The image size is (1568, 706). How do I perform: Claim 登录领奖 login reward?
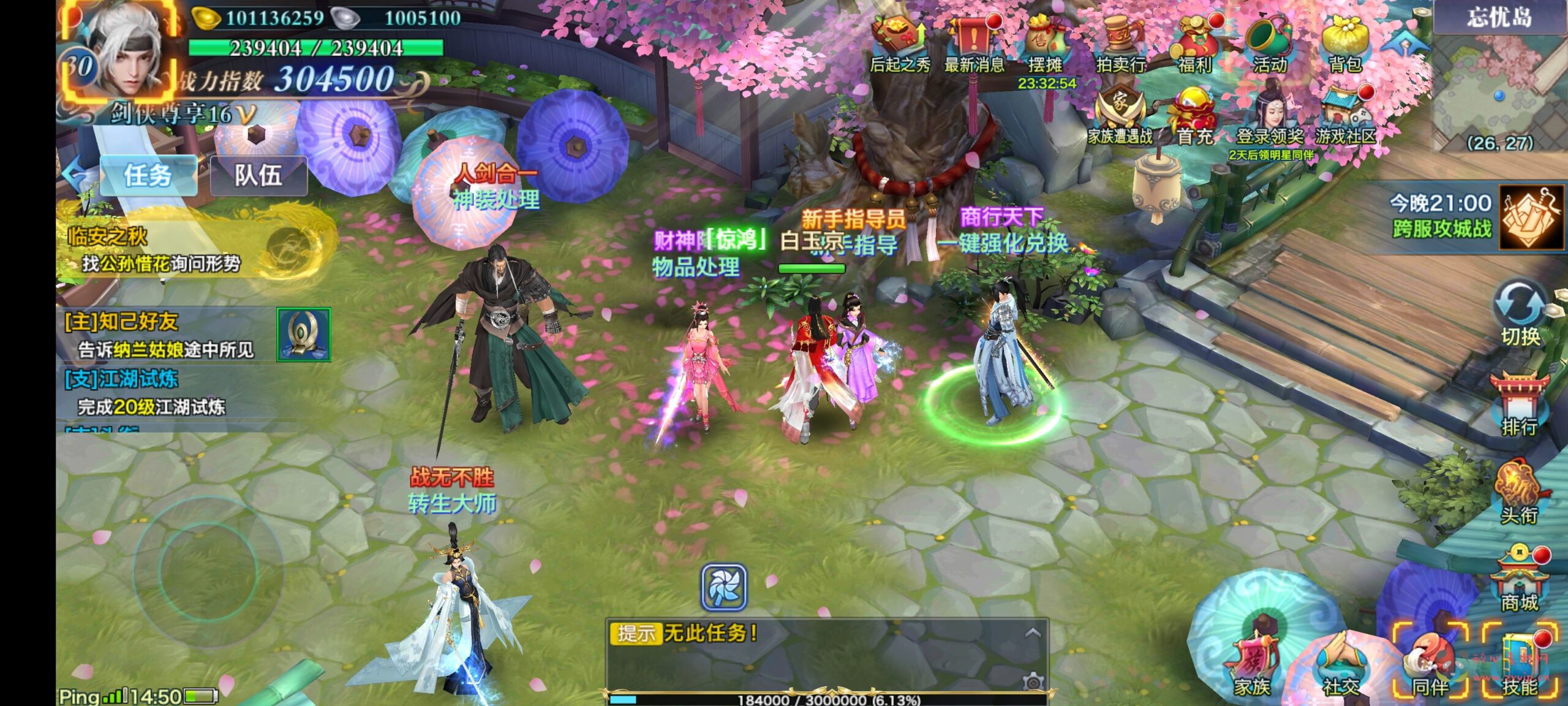pyautogui.click(x=1270, y=116)
